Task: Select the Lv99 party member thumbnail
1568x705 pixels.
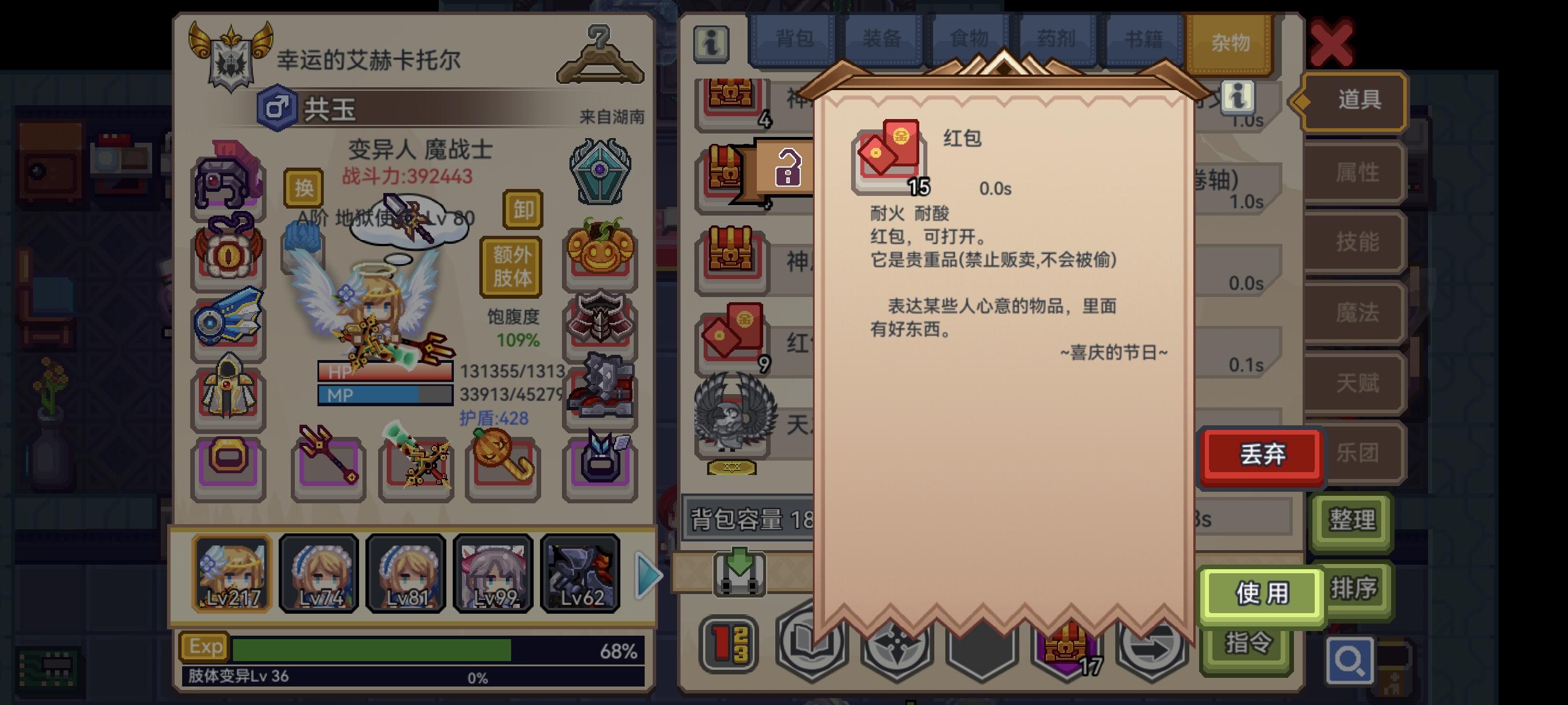Action: pyautogui.click(x=493, y=575)
